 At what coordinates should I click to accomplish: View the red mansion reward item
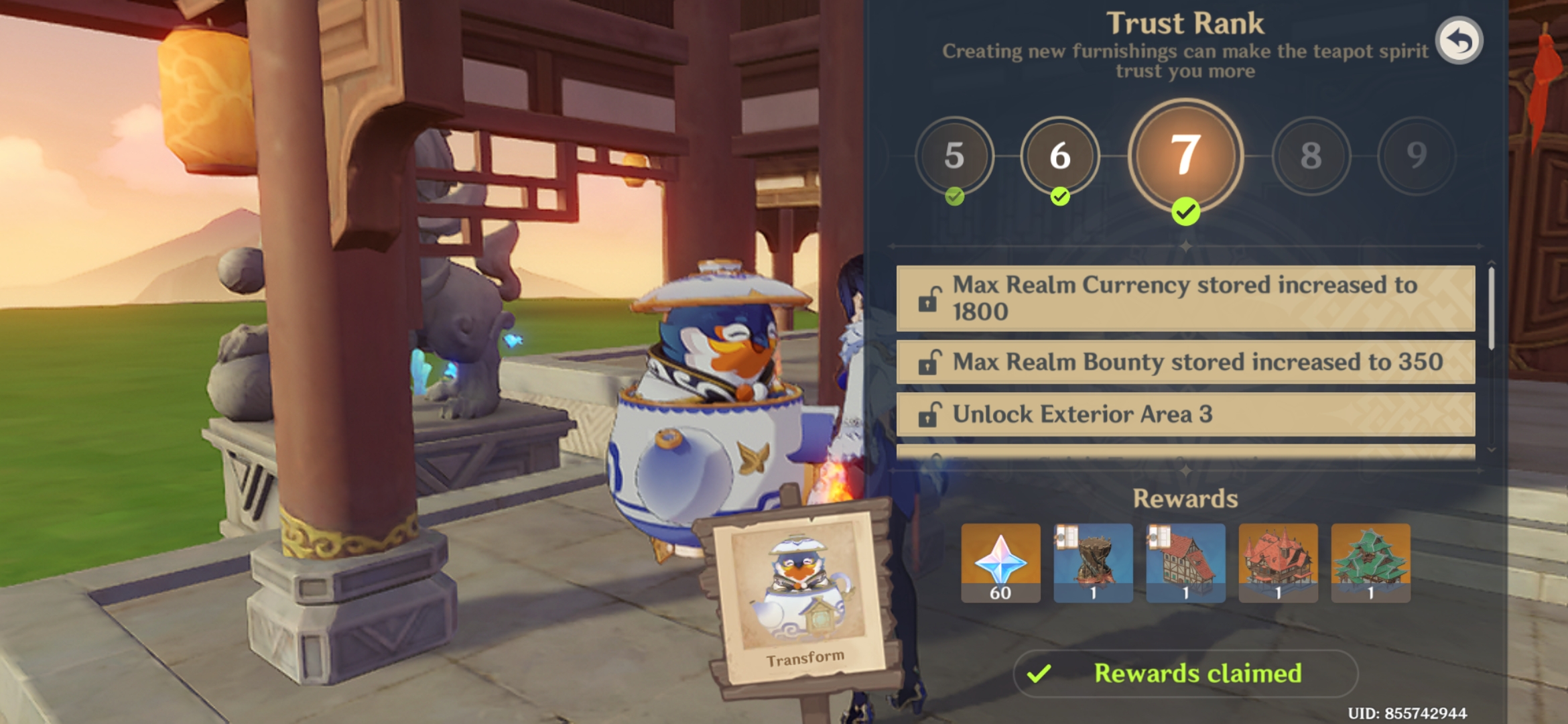click(1278, 562)
